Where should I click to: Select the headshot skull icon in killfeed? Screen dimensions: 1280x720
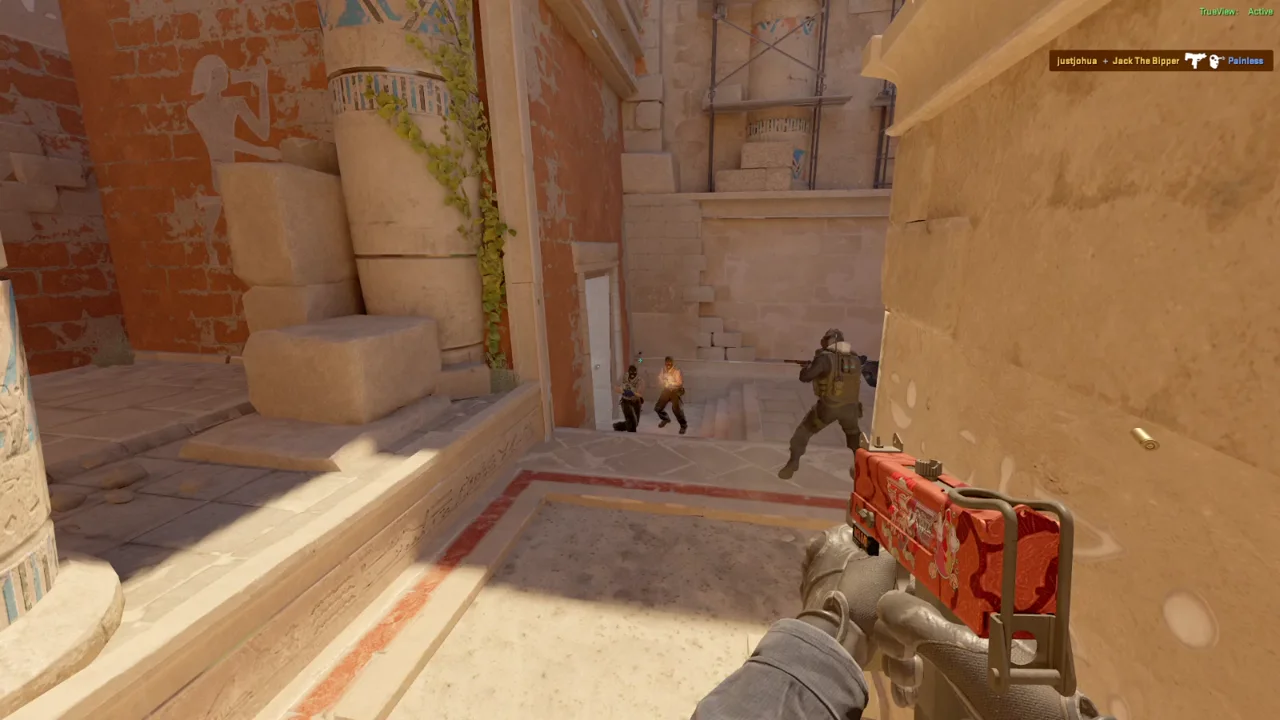pos(1216,61)
